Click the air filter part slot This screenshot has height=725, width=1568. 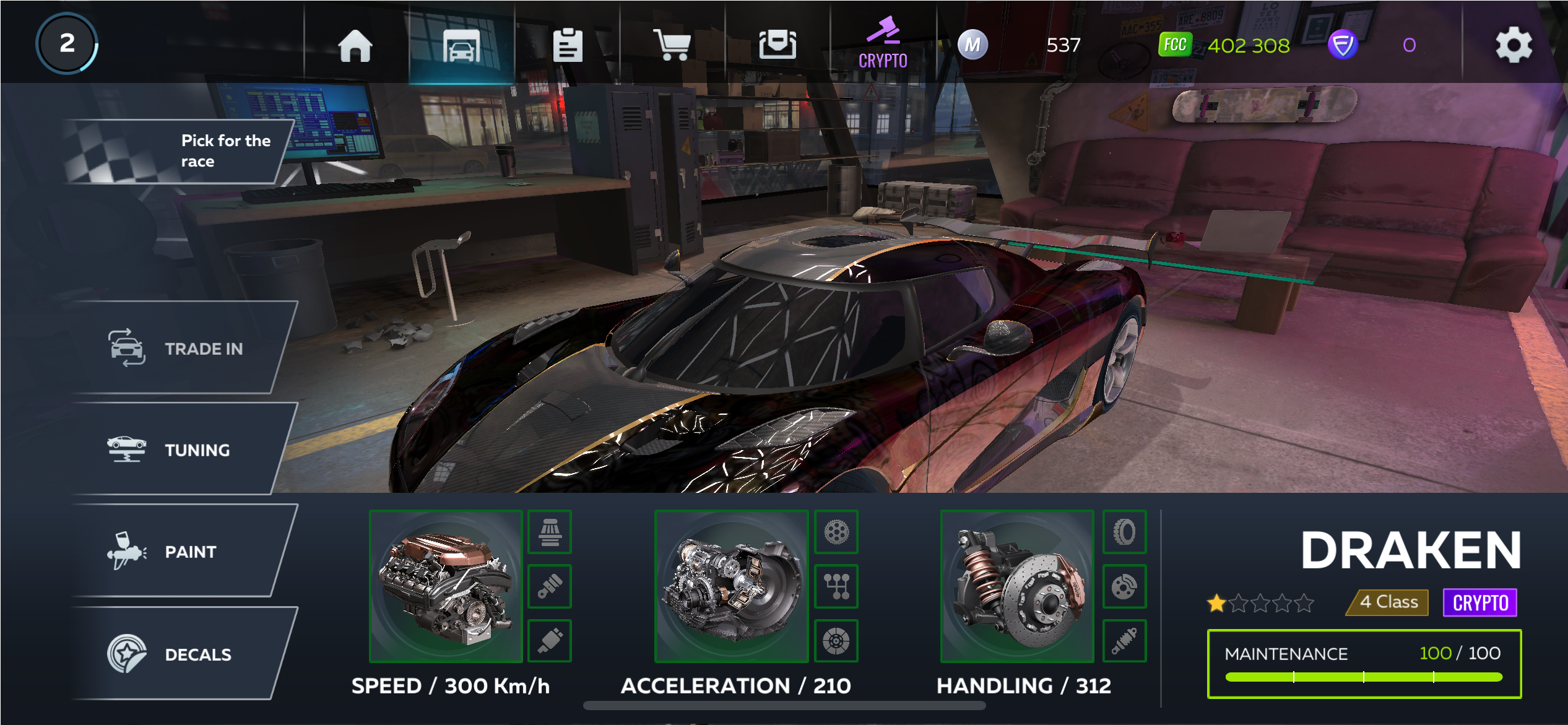pos(550,532)
